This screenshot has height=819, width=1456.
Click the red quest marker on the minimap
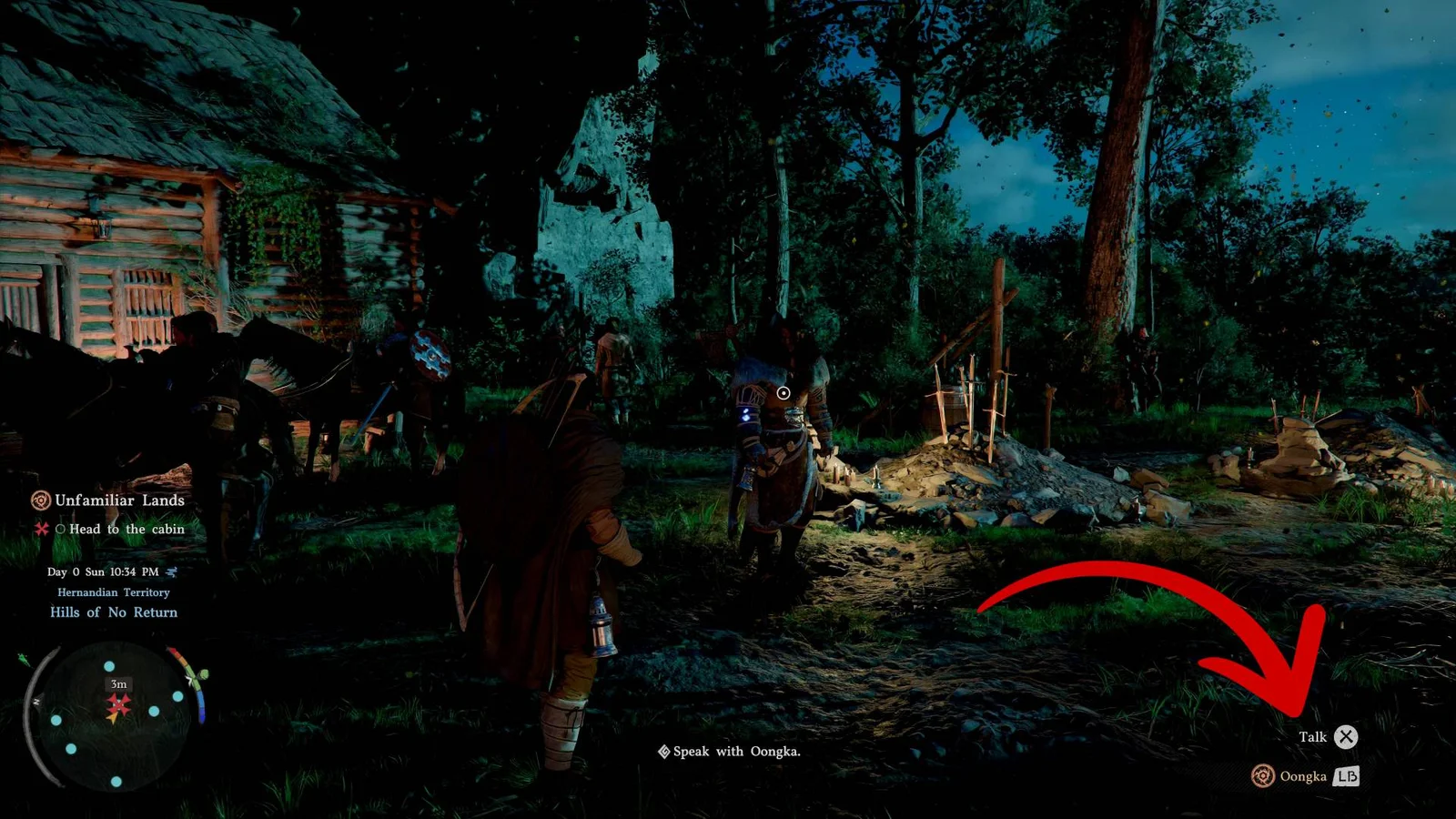pyautogui.click(x=118, y=704)
